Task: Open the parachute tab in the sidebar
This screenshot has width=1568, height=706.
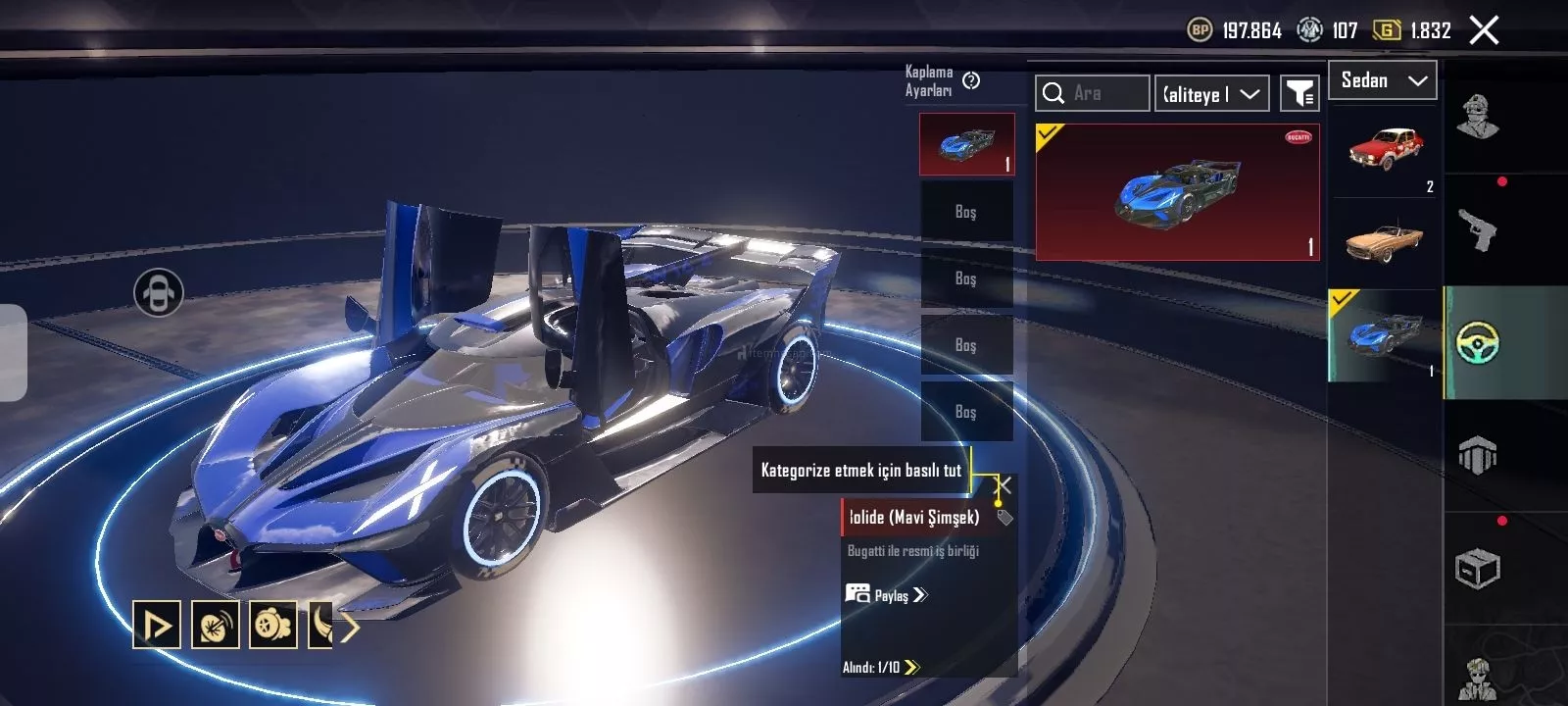Action: point(1478,456)
